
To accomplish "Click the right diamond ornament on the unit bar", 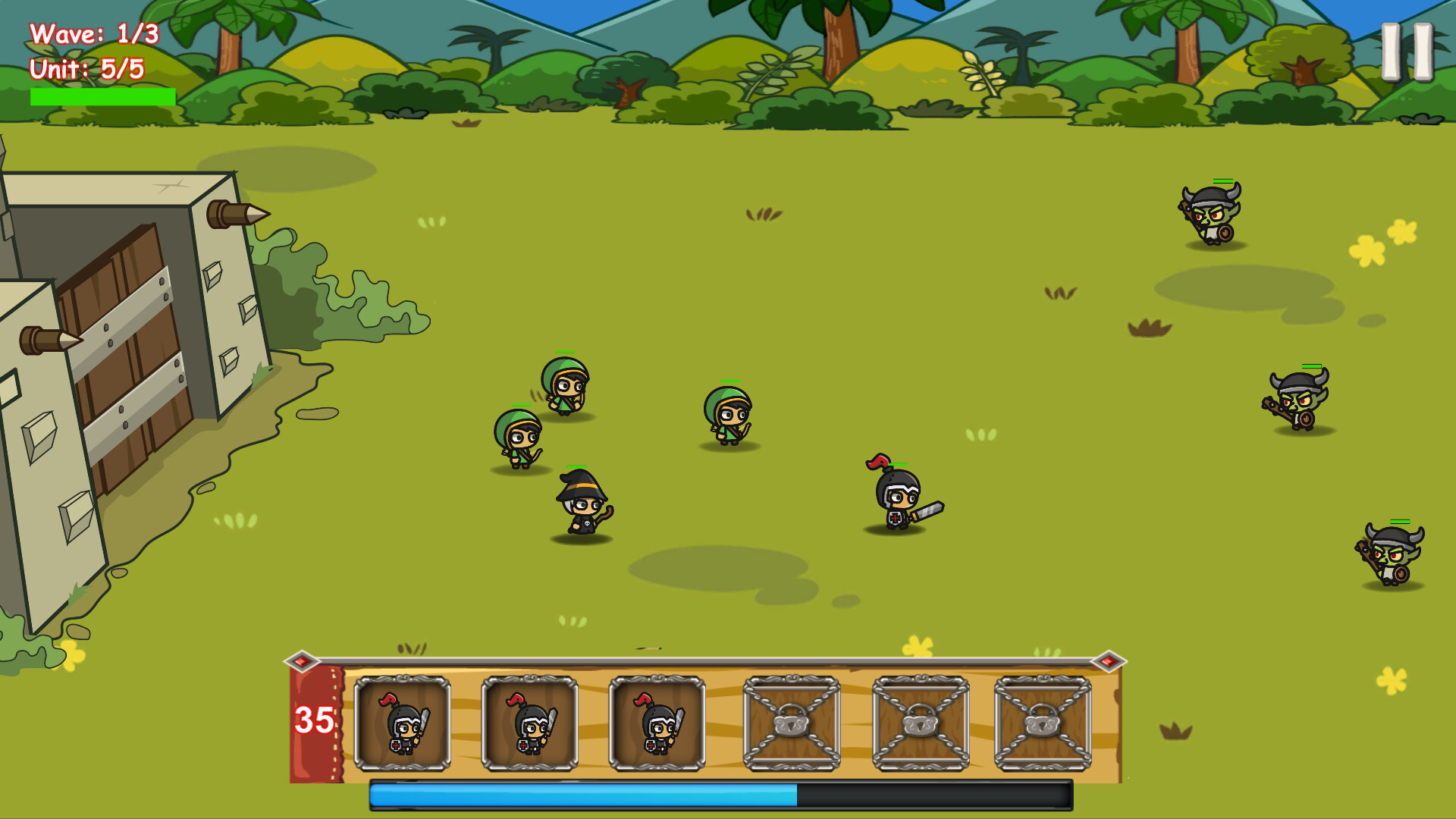I will tap(1109, 661).
